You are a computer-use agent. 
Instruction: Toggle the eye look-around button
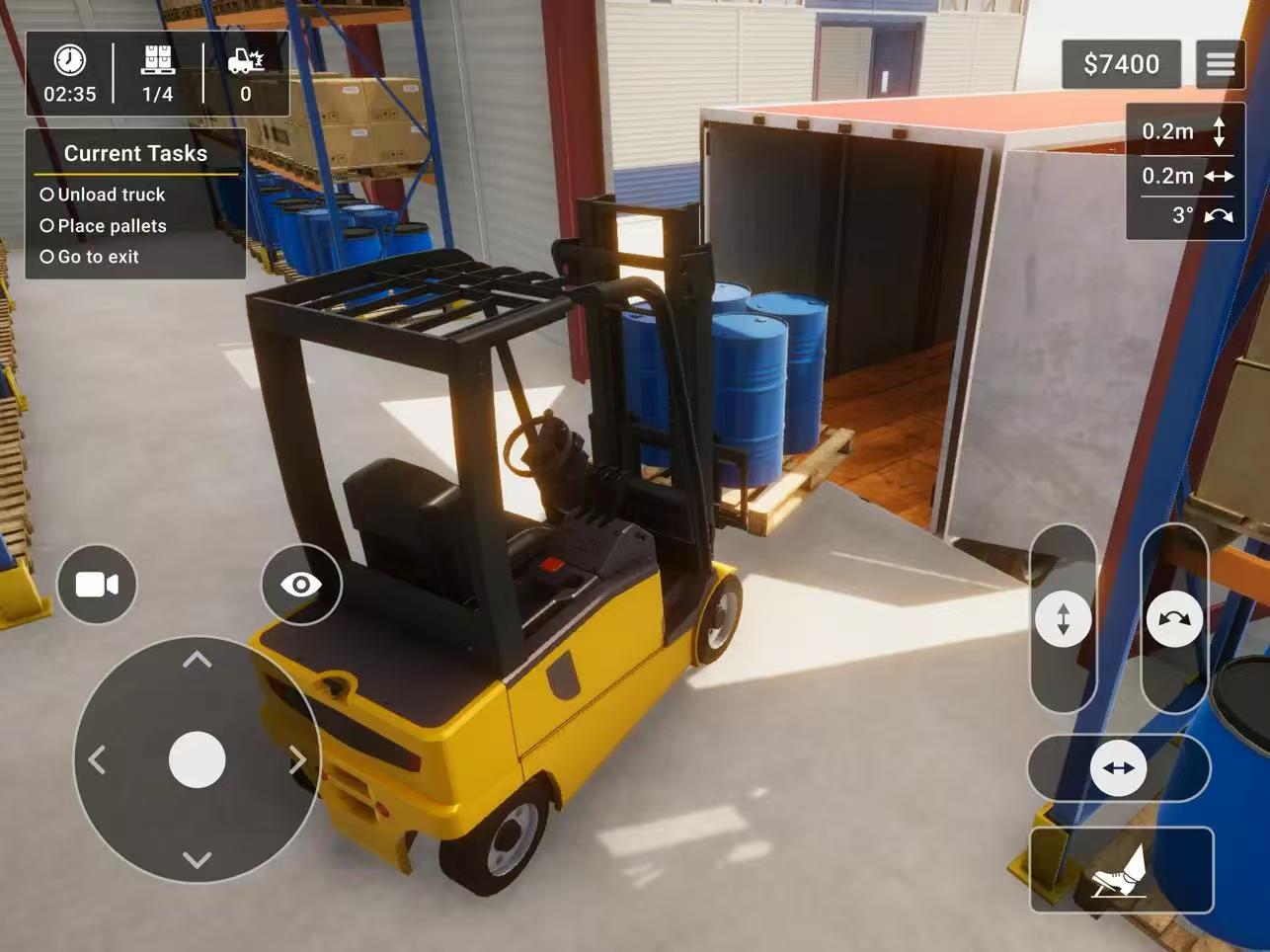[x=301, y=585]
